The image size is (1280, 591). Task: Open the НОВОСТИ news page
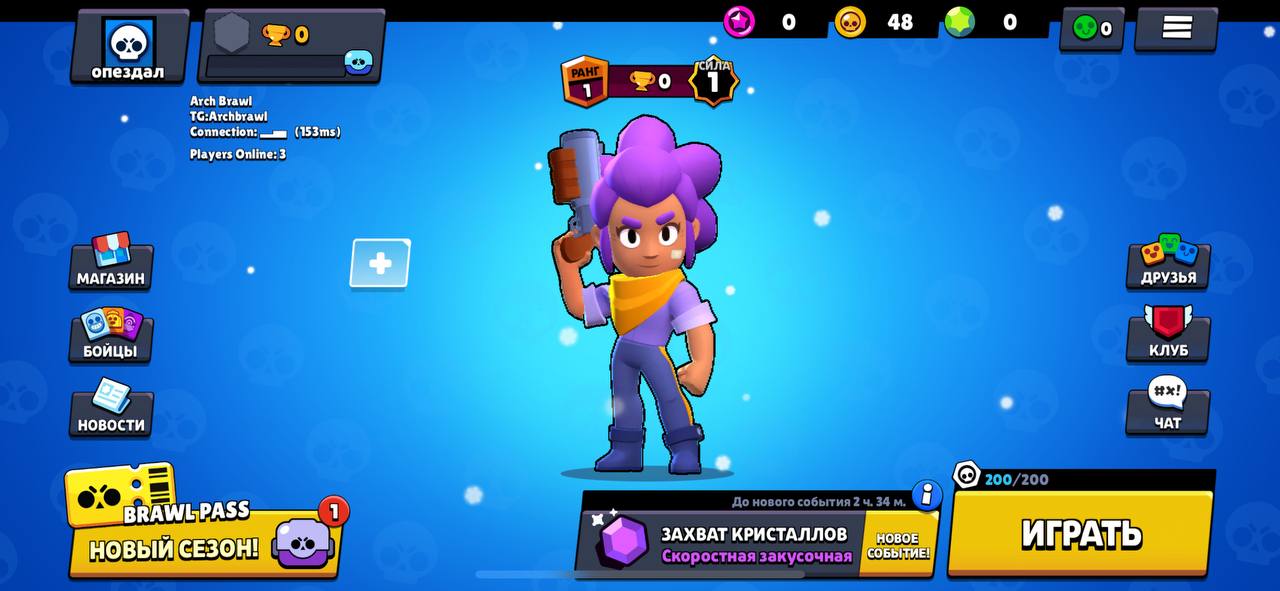tap(111, 410)
